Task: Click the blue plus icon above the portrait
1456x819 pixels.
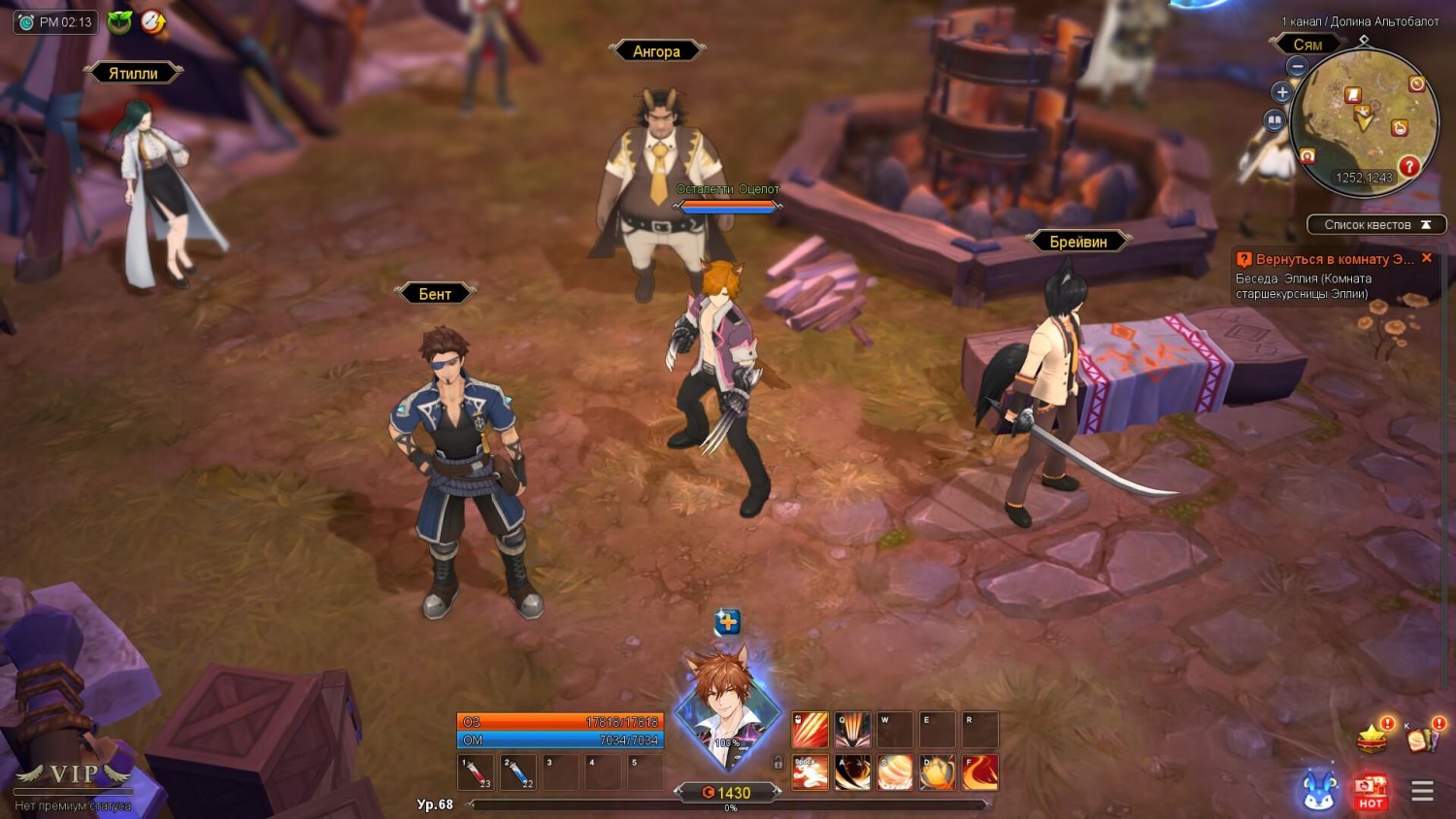Action: (727, 621)
